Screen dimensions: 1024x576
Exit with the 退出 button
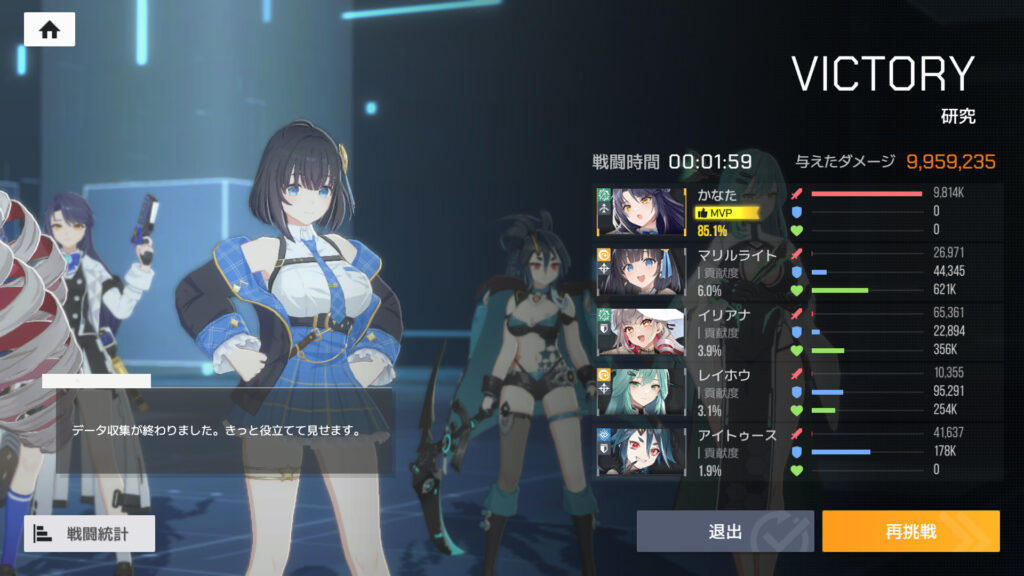click(x=725, y=531)
